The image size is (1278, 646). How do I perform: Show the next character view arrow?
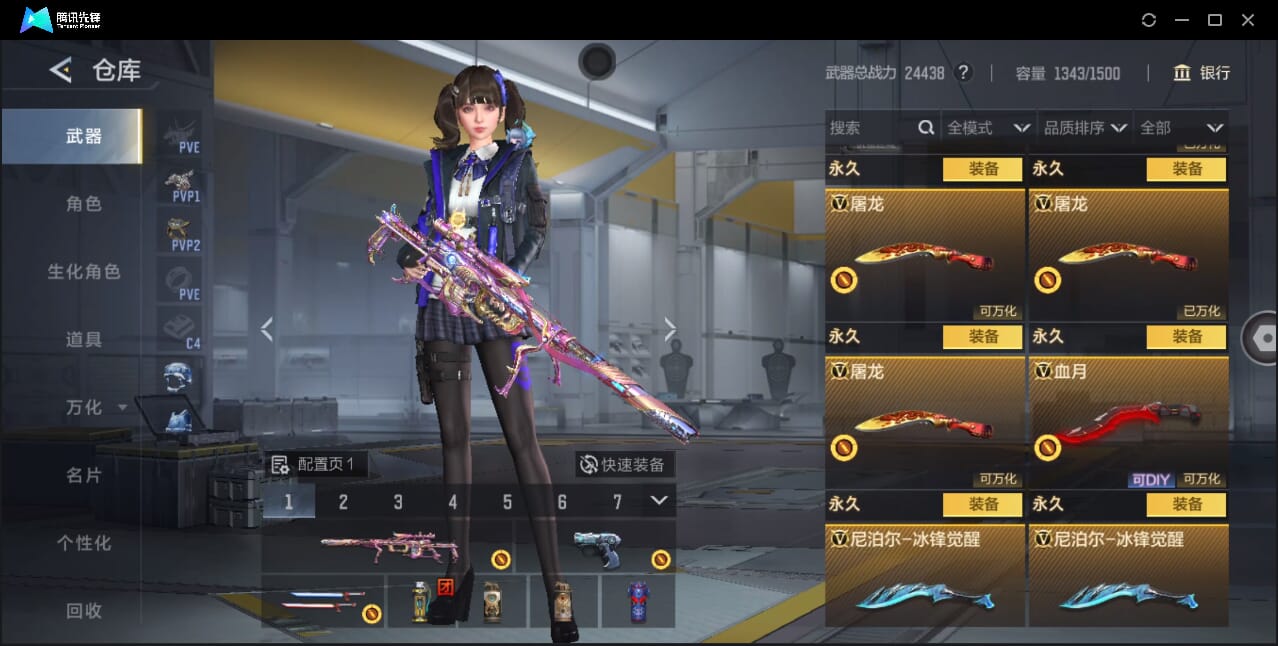[x=670, y=329]
